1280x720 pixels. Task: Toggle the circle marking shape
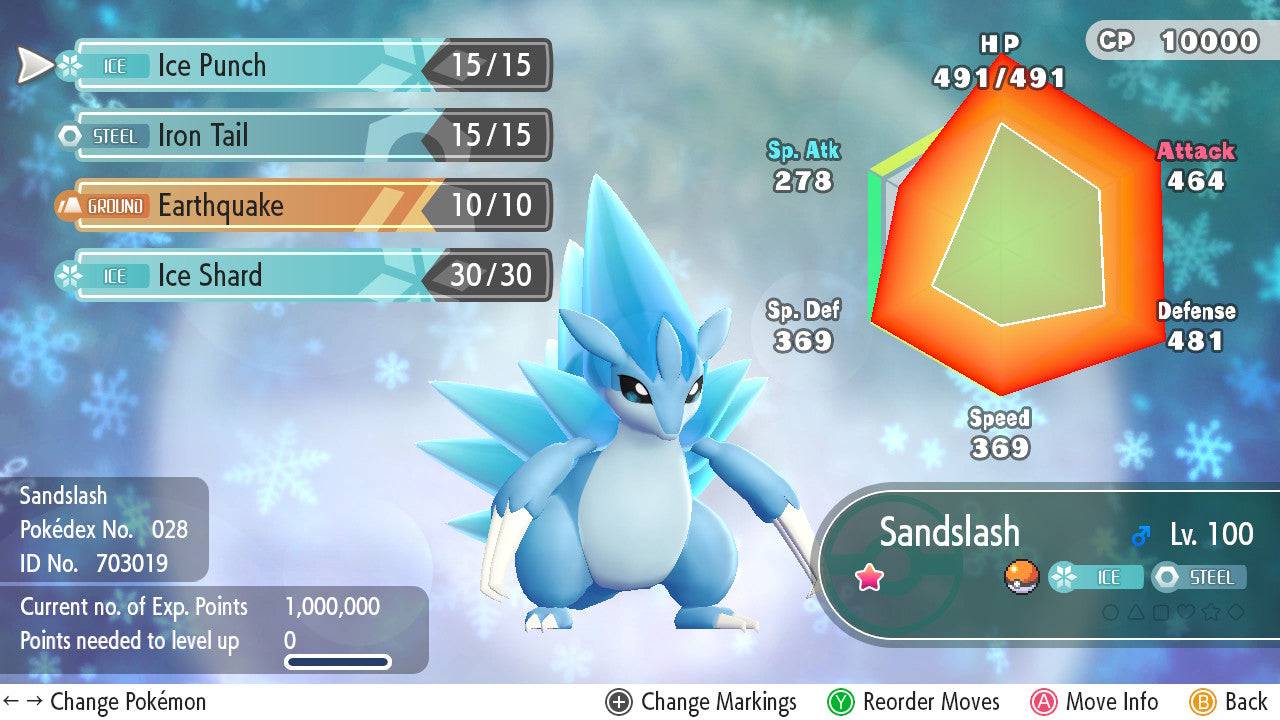(x=1110, y=611)
